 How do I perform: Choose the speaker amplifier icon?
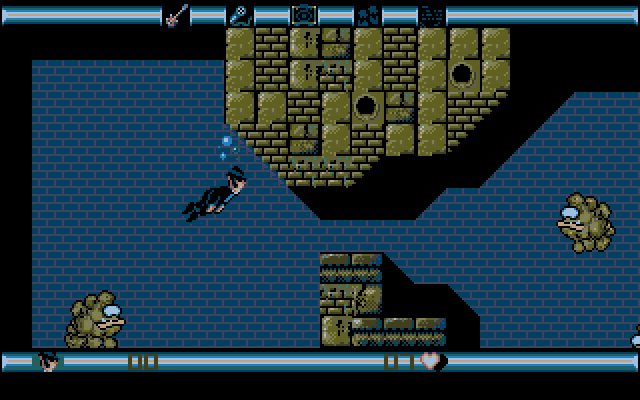[x=303, y=15]
